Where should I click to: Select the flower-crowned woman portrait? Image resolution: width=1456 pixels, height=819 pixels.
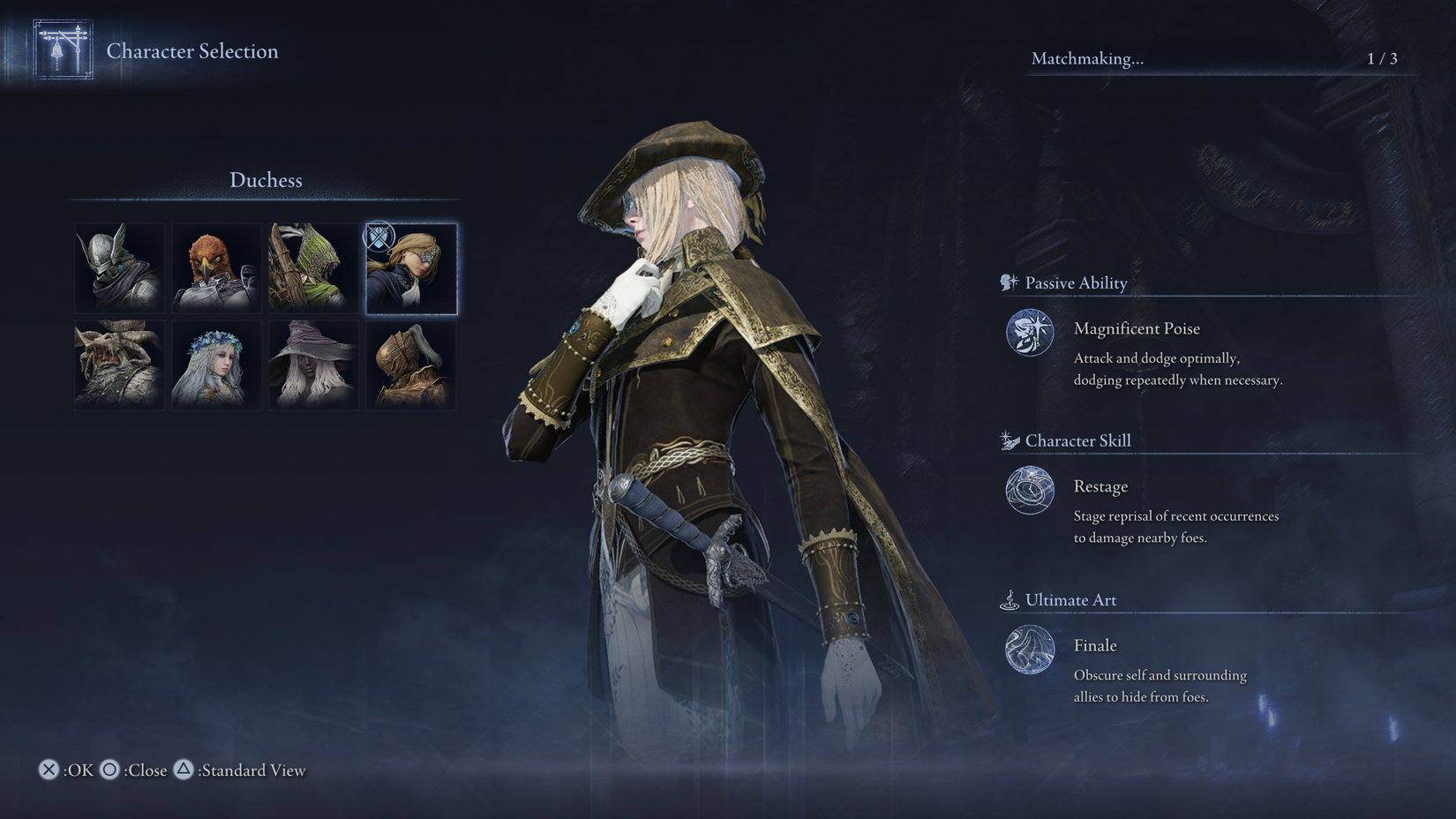[216, 364]
